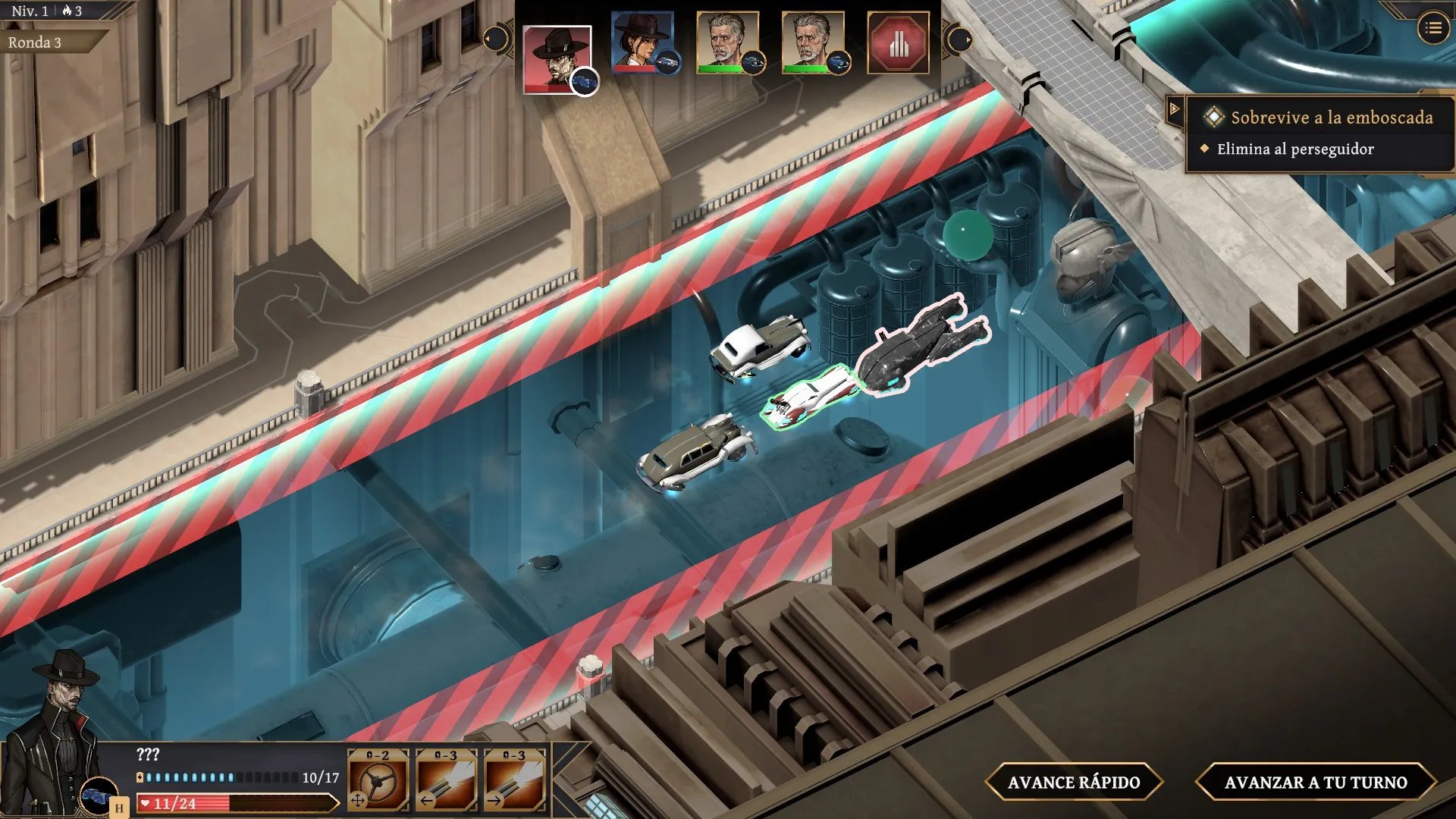
Task: Choose AVANZAR A TU TURNO
Action: pyautogui.click(x=1315, y=782)
